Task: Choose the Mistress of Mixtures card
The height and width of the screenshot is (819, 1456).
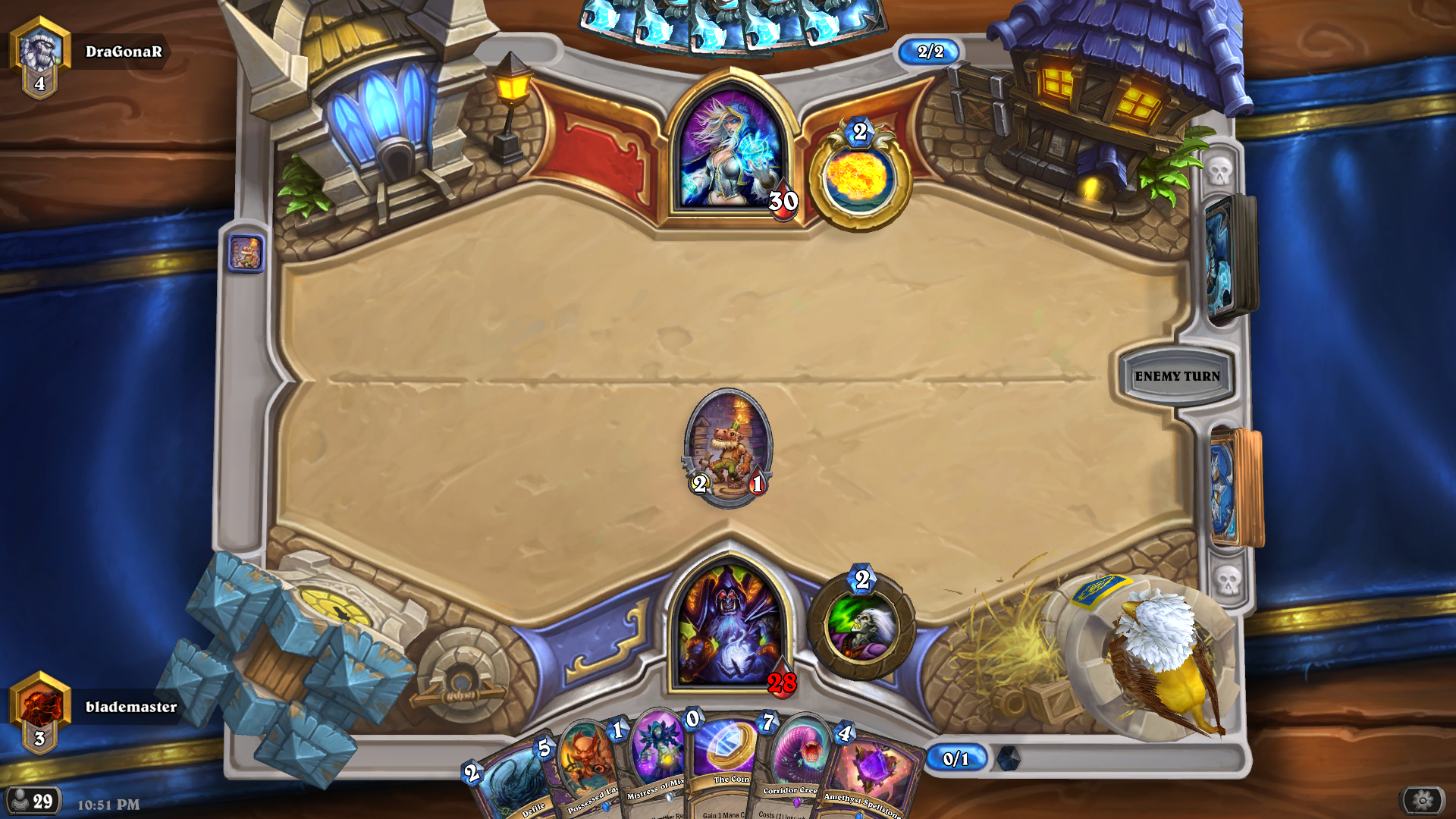Action: tap(654, 766)
